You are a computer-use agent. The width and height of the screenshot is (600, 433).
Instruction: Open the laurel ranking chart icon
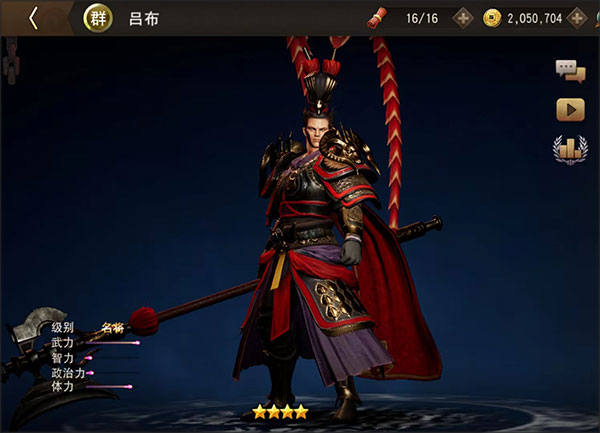pos(570,149)
